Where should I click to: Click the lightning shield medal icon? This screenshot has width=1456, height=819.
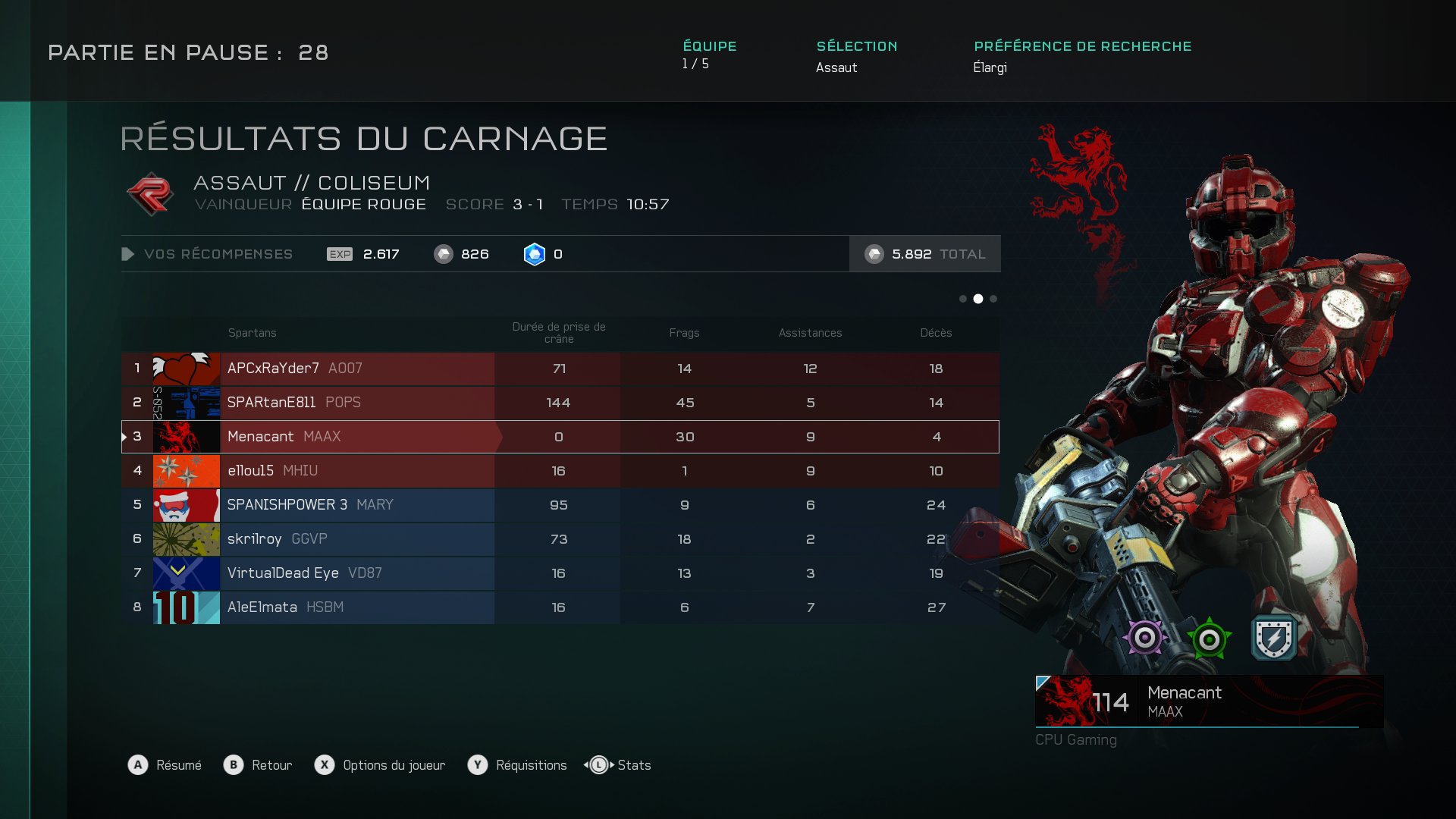1274,638
